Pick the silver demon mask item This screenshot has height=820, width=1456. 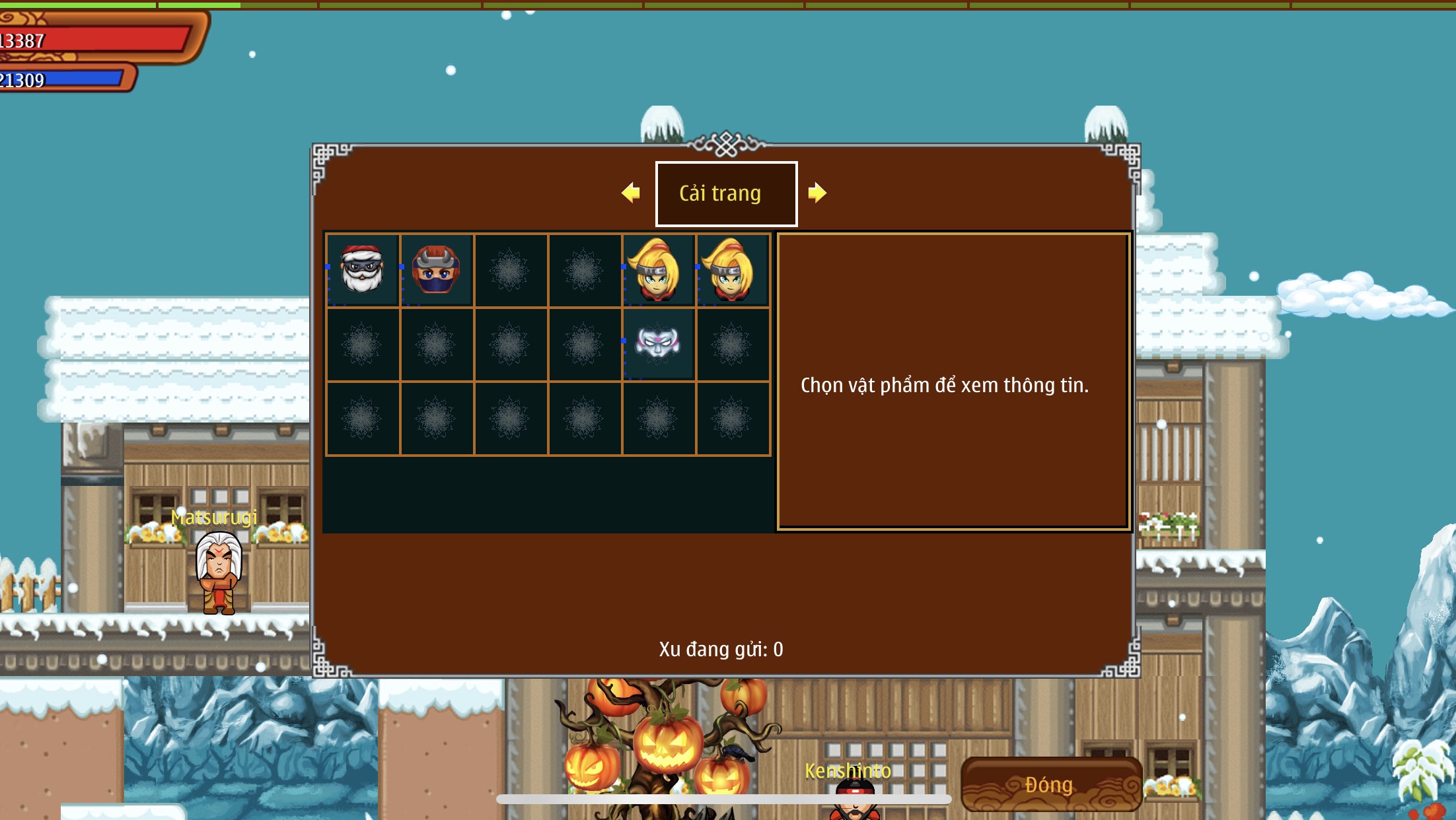658,343
